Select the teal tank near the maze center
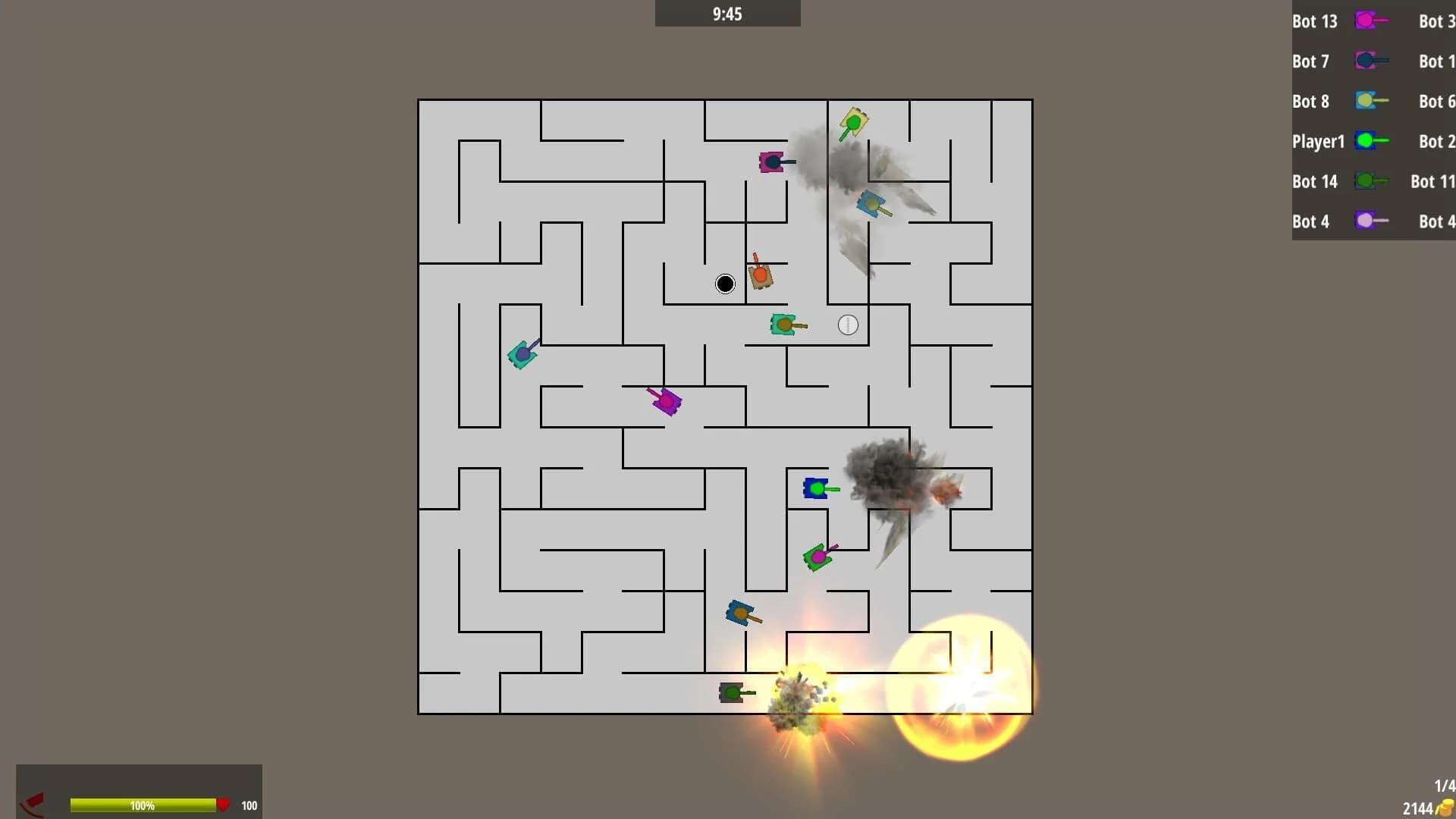The width and height of the screenshot is (1456, 819). pyautogui.click(x=783, y=325)
